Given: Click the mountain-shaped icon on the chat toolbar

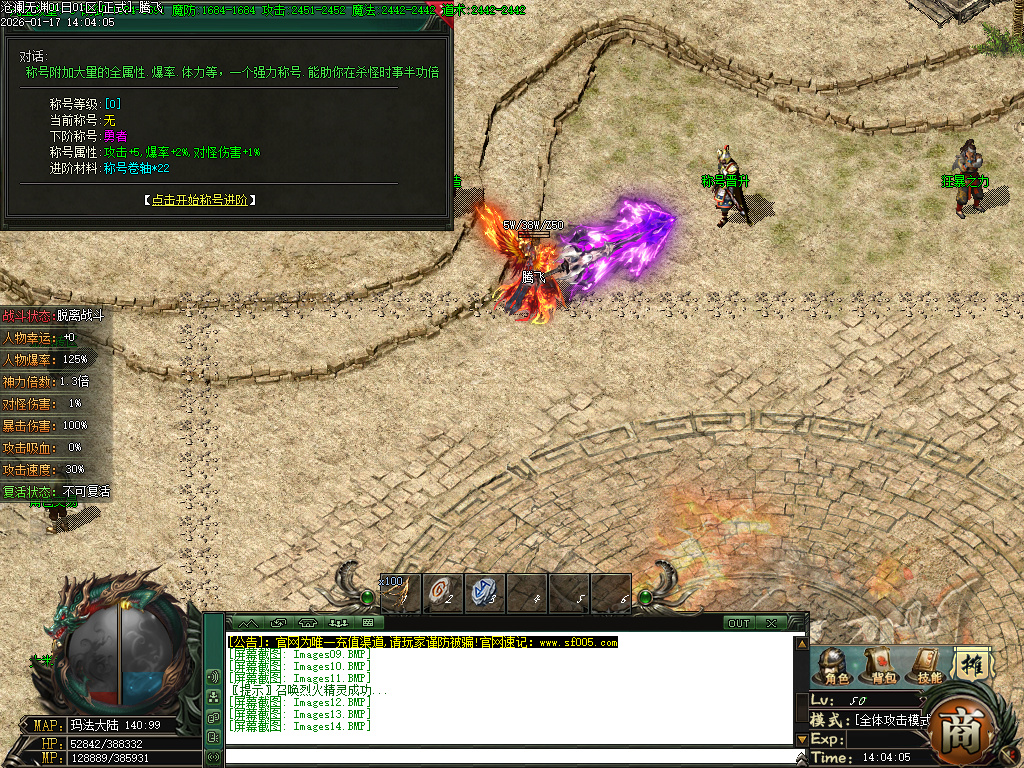Looking at the screenshot, I should (x=247, y=623).
